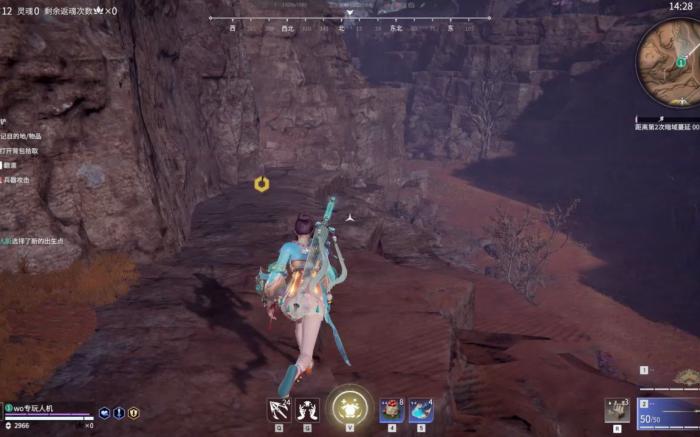Click the blue fist buff hexagon icon

104,412
